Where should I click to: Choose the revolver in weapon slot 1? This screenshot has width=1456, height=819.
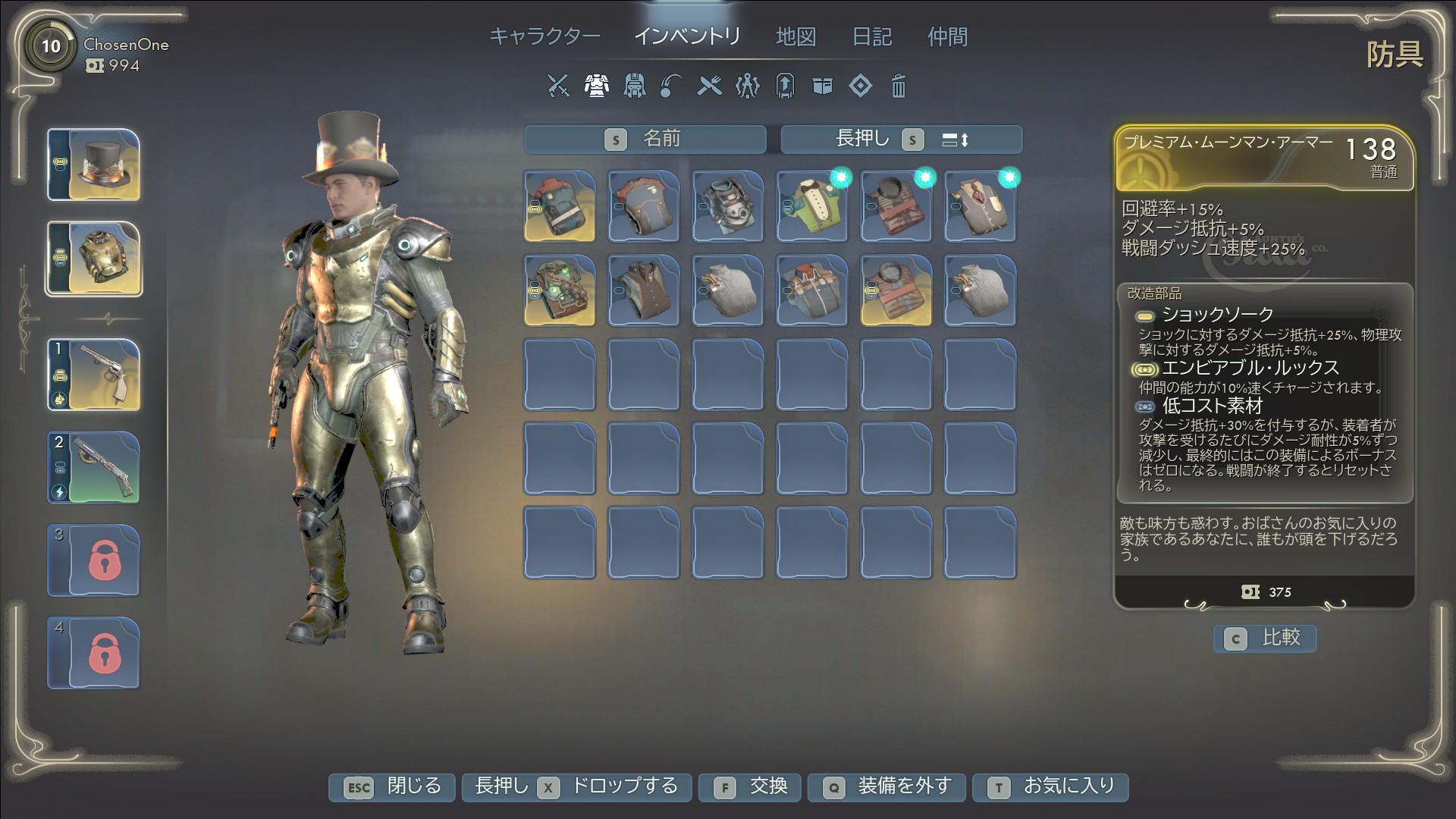94,375
